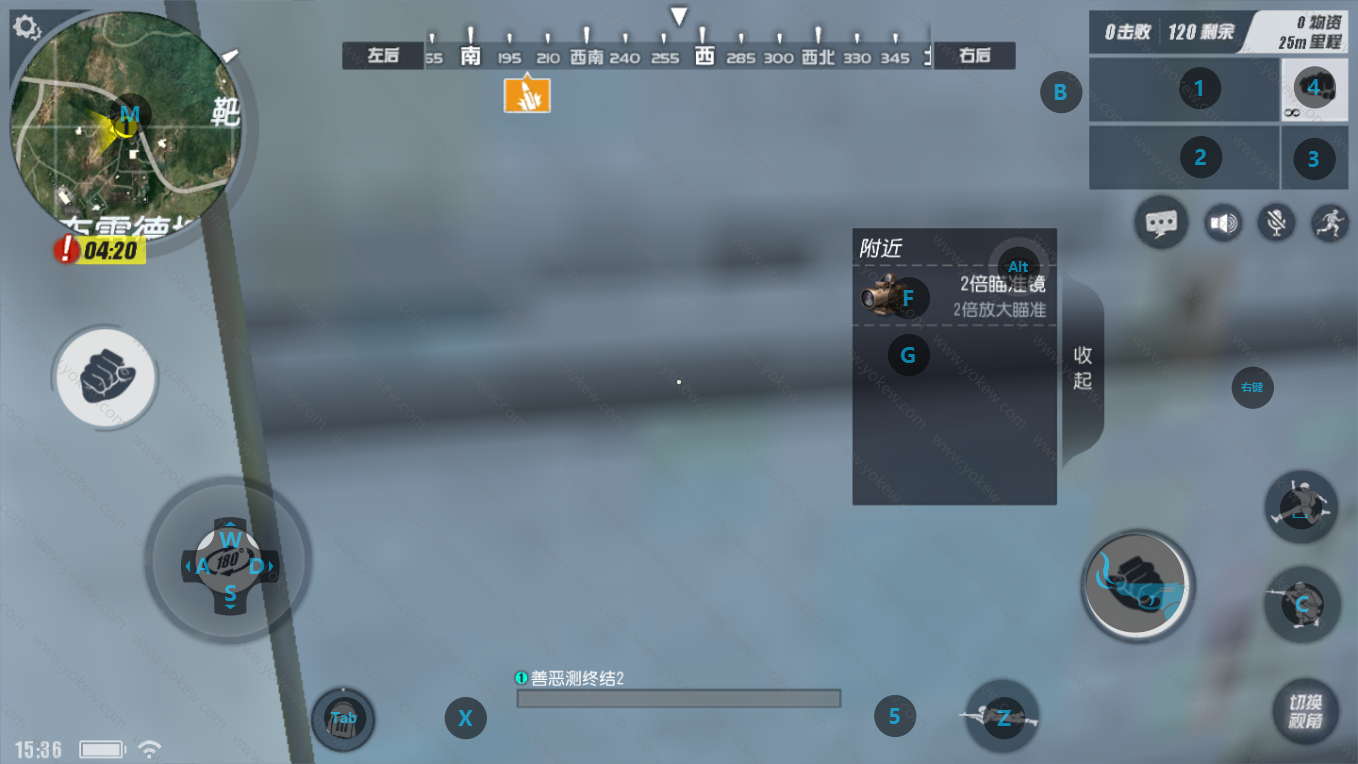The width and height of the screenshot is (1358, 764).
Task: Open the quick chat message bubble
Action: pos(1161,222)
